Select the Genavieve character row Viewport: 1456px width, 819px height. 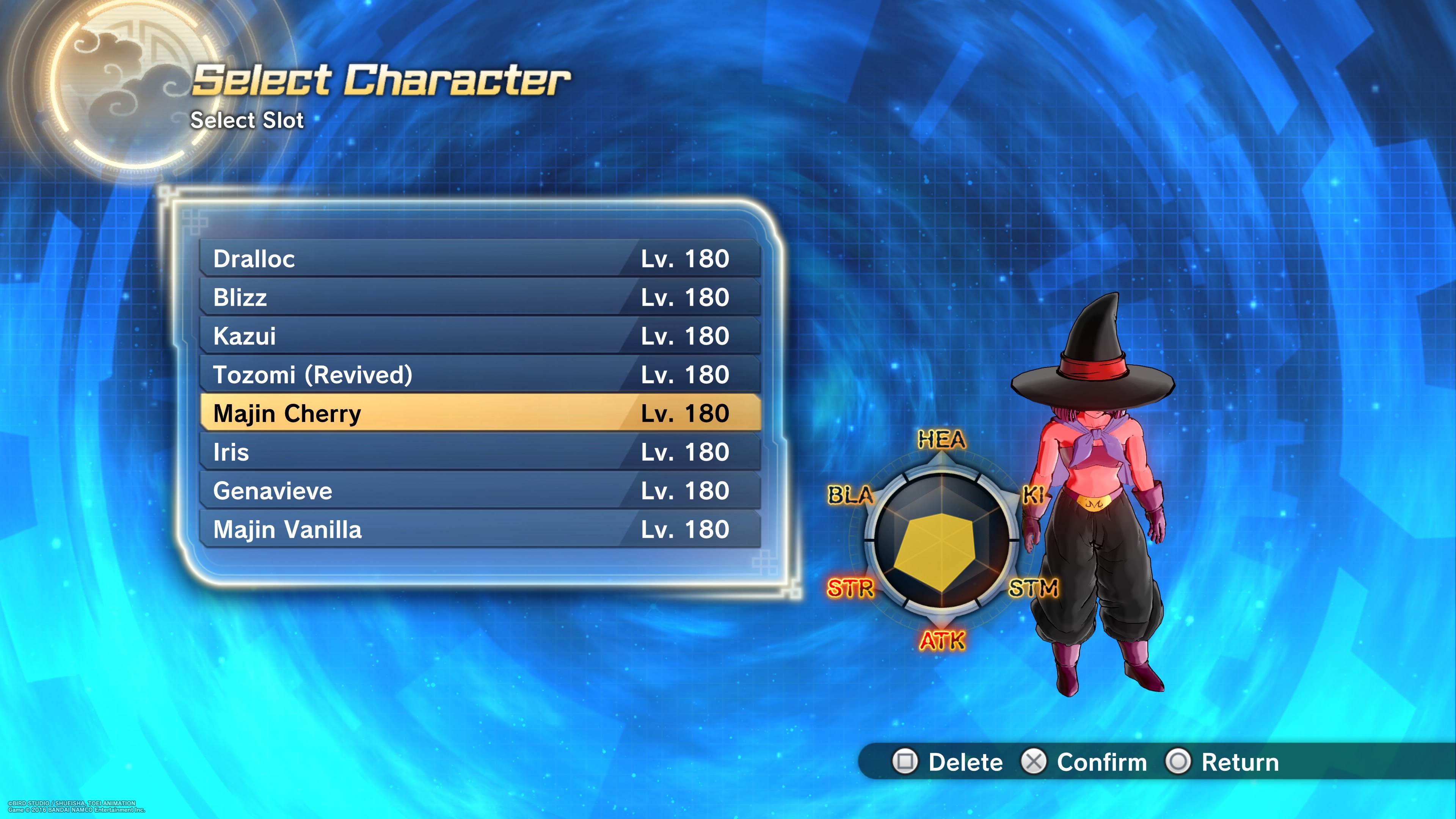(480, 491)
